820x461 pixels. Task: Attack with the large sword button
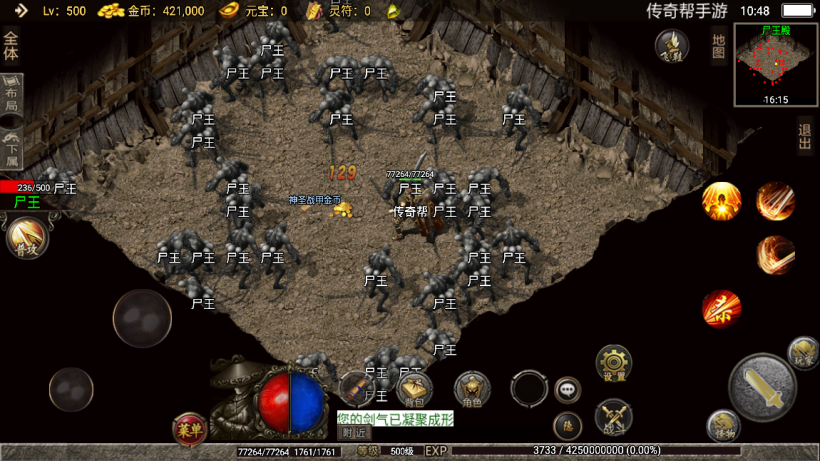(763, 386)
